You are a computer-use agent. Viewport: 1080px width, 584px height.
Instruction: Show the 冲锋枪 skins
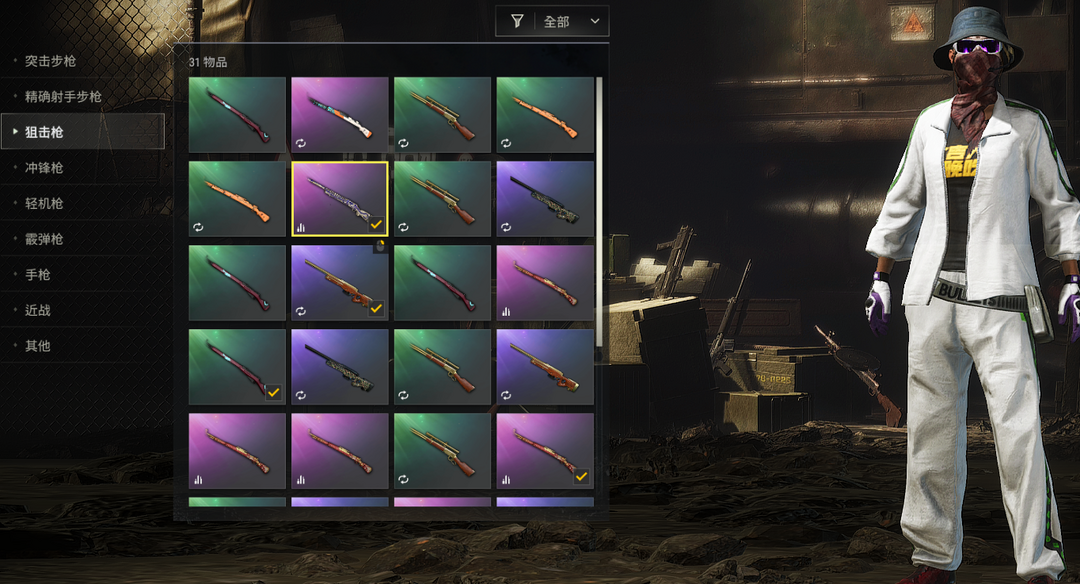(x=44, y=168)
